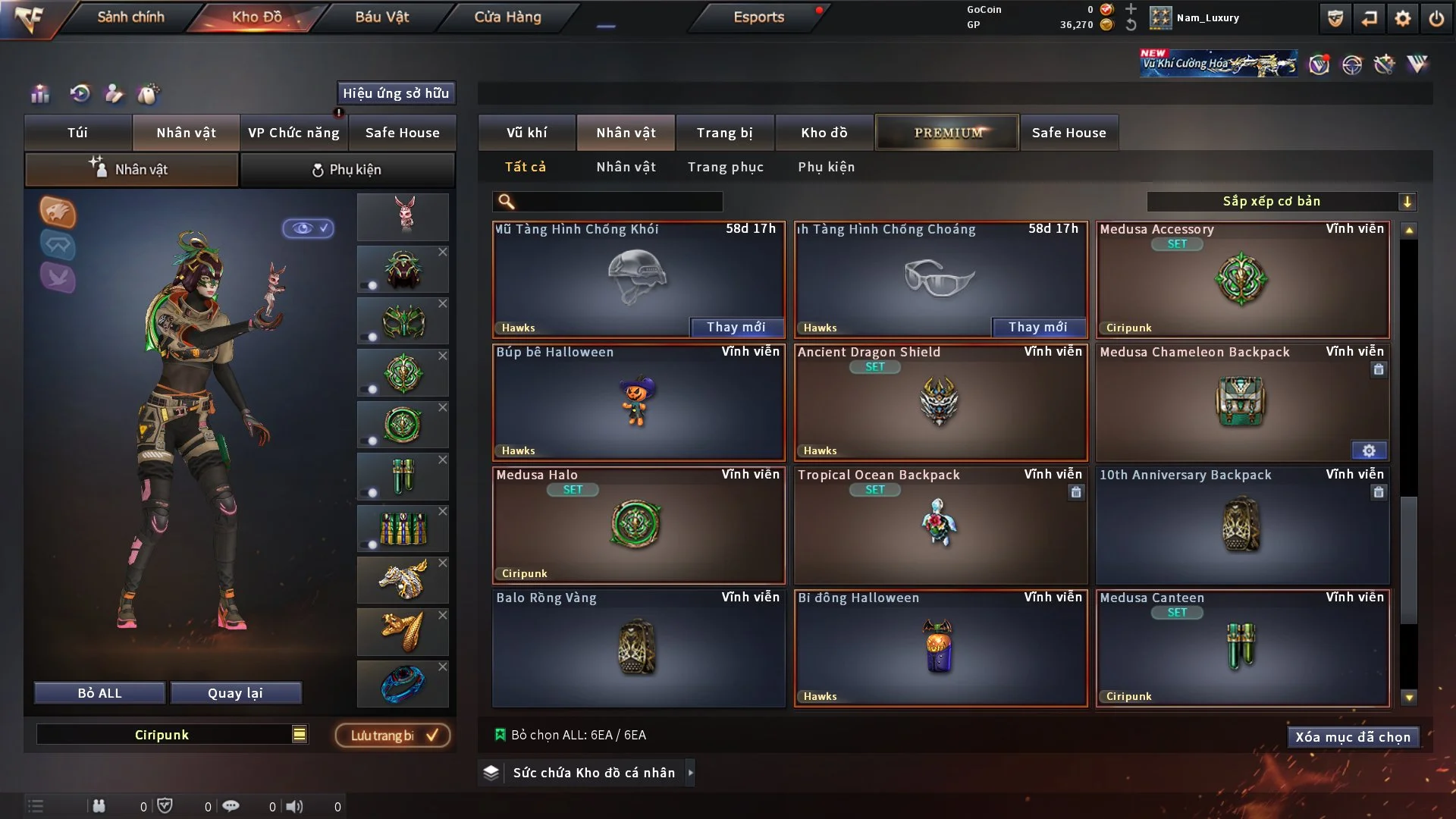This screenshot has height=819, width=1456.
Task: Click the Bỏ ALL unequip button
Action: pyautogui.click(x=99, y=693)
